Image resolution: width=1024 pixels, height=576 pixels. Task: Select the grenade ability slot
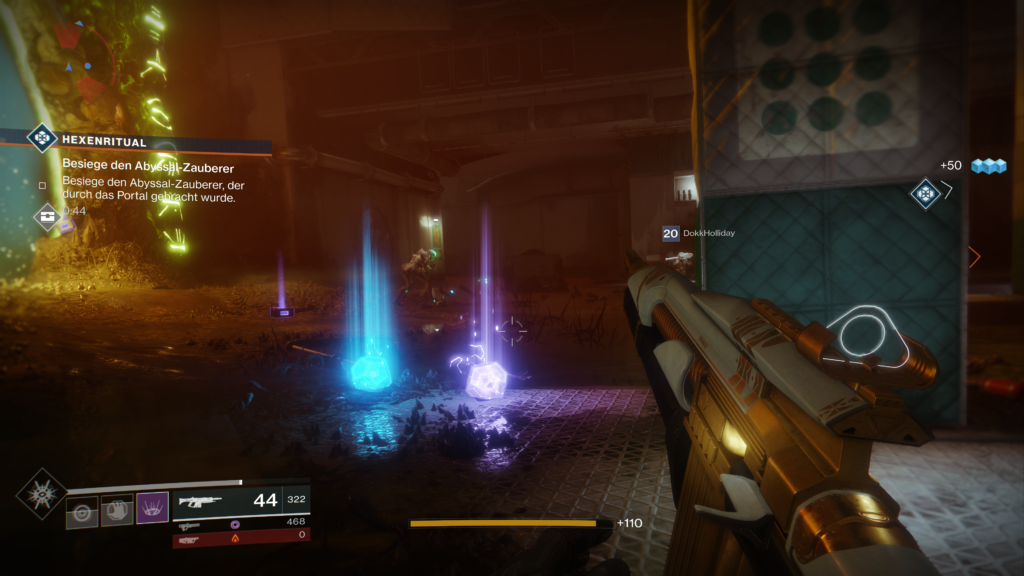coord(83,511)
